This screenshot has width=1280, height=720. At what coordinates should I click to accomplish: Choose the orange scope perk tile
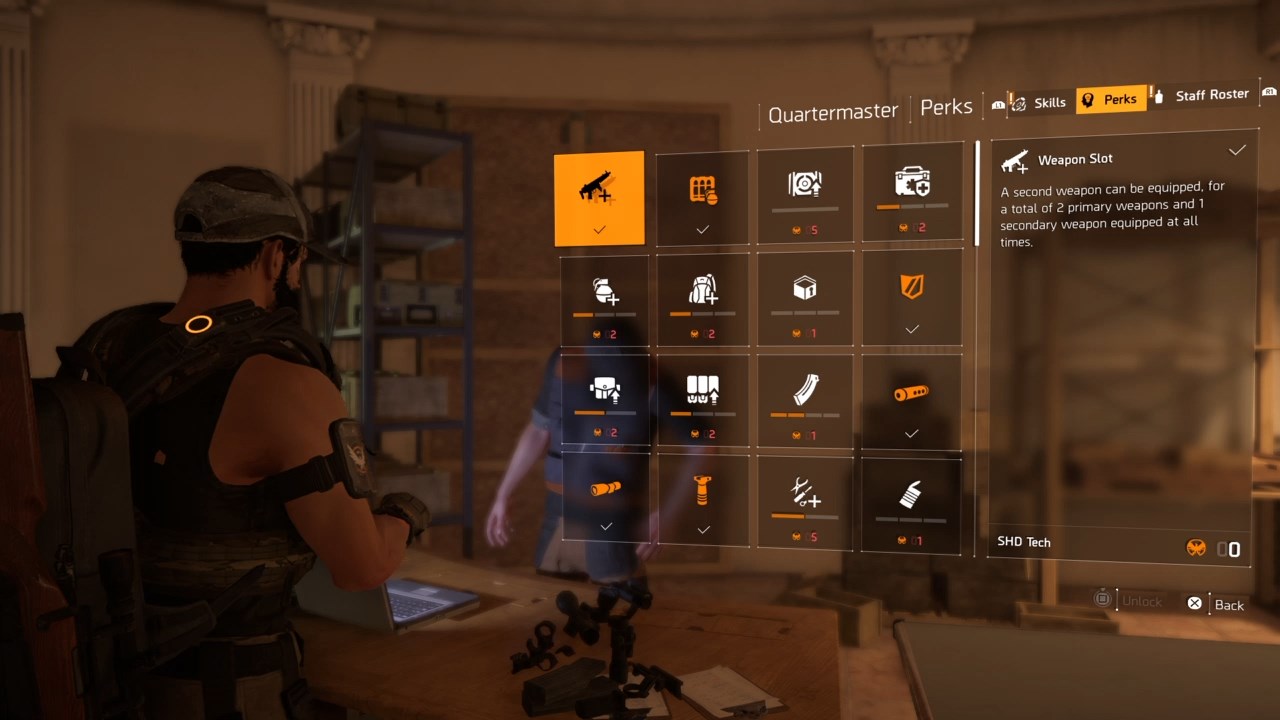pos(605,498)
